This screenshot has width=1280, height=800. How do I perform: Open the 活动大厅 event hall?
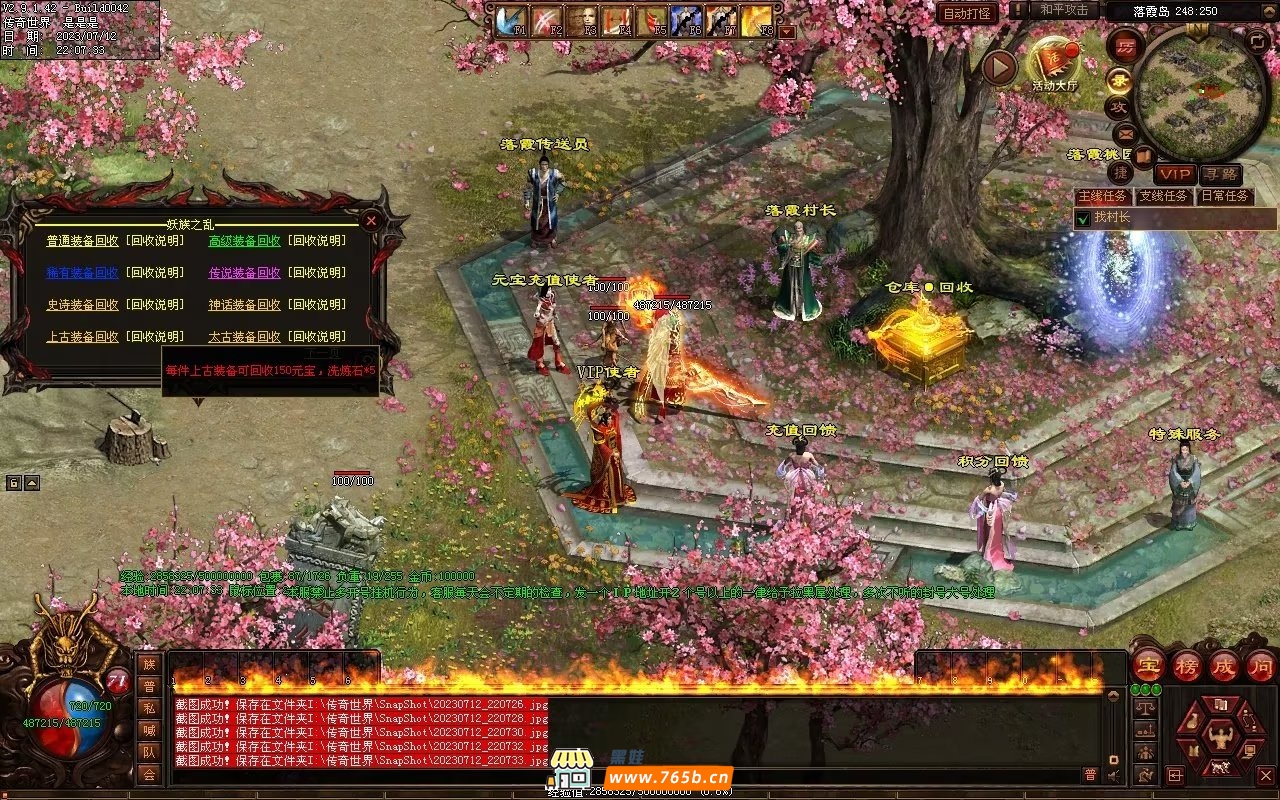pos(1054,62)
